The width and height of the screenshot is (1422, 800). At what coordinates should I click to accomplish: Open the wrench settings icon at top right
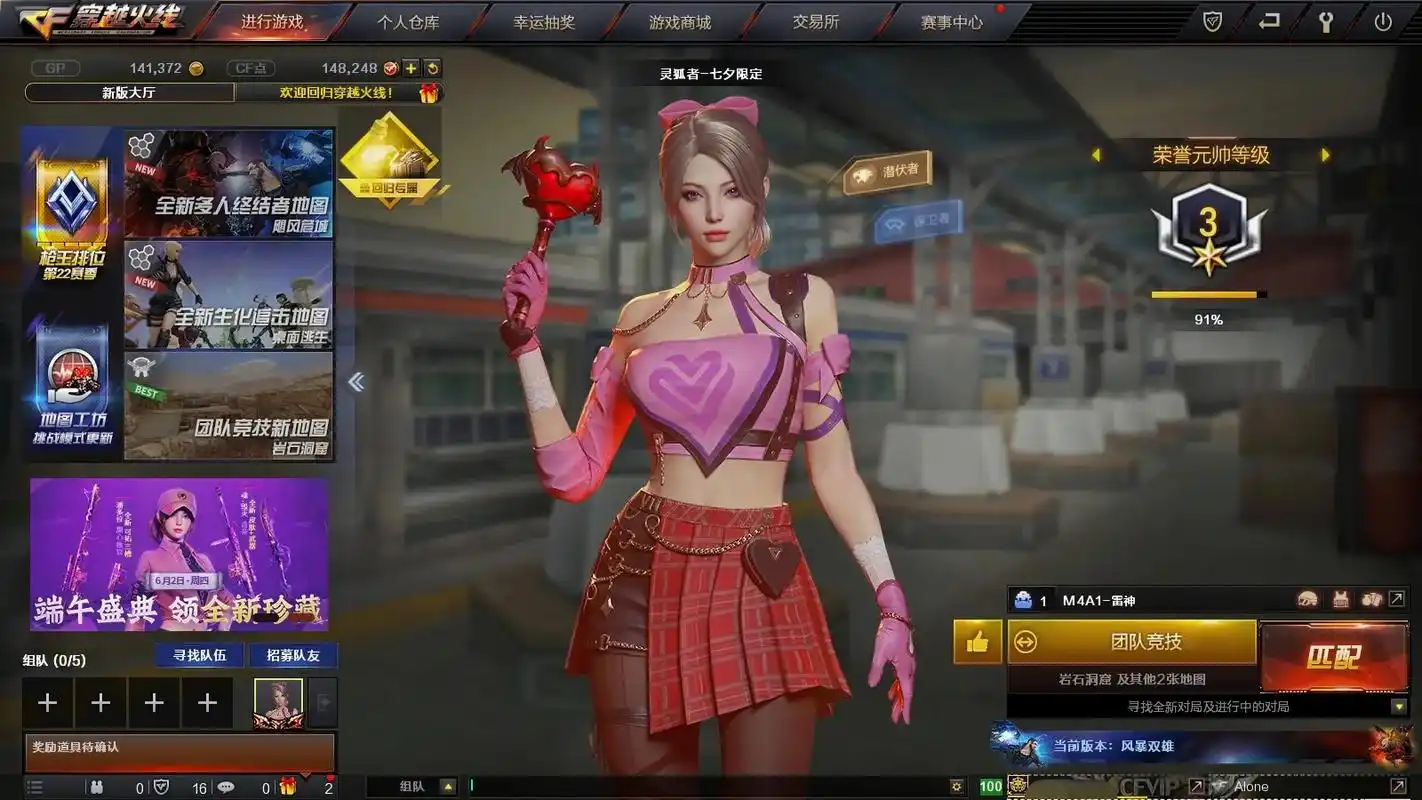point(1327,19)
